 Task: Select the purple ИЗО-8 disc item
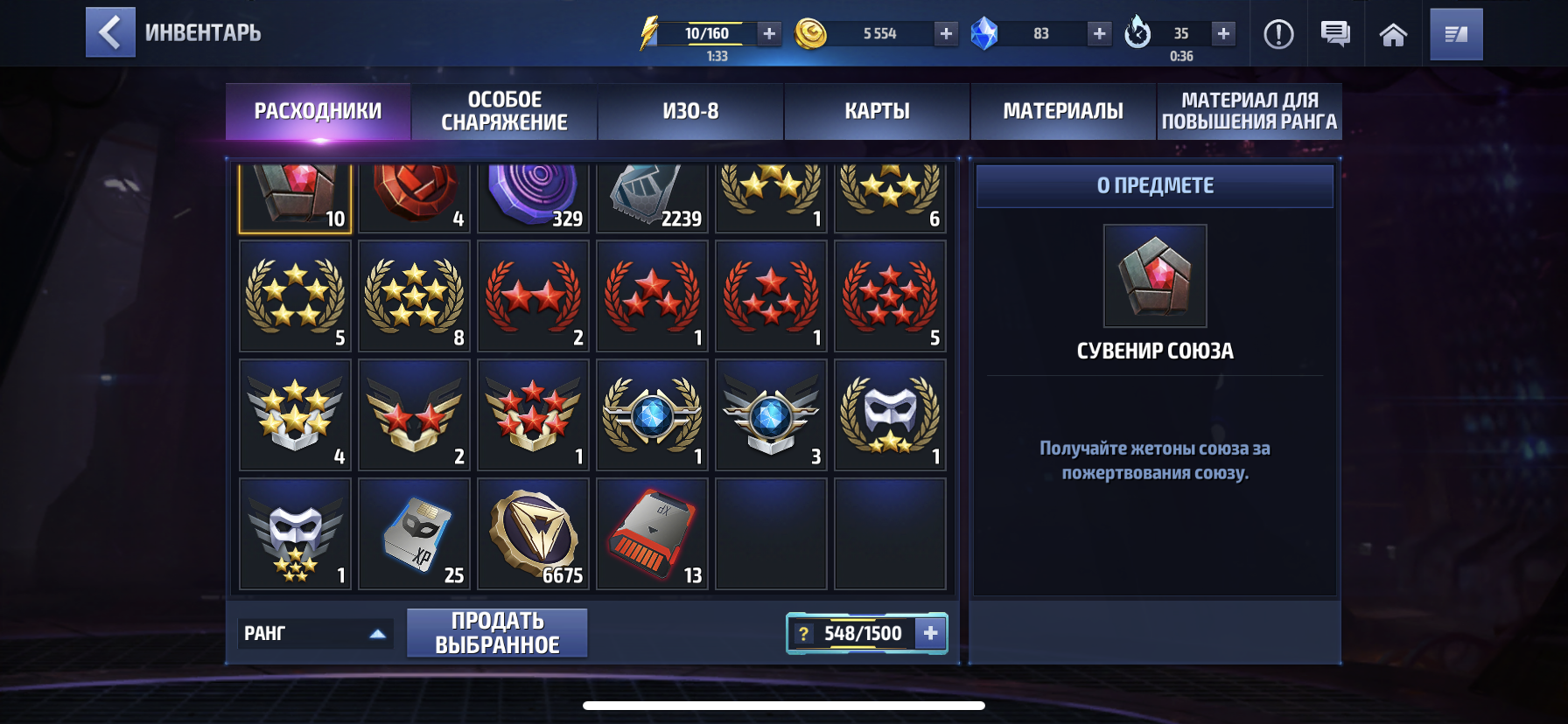click(x=532, y=196)
